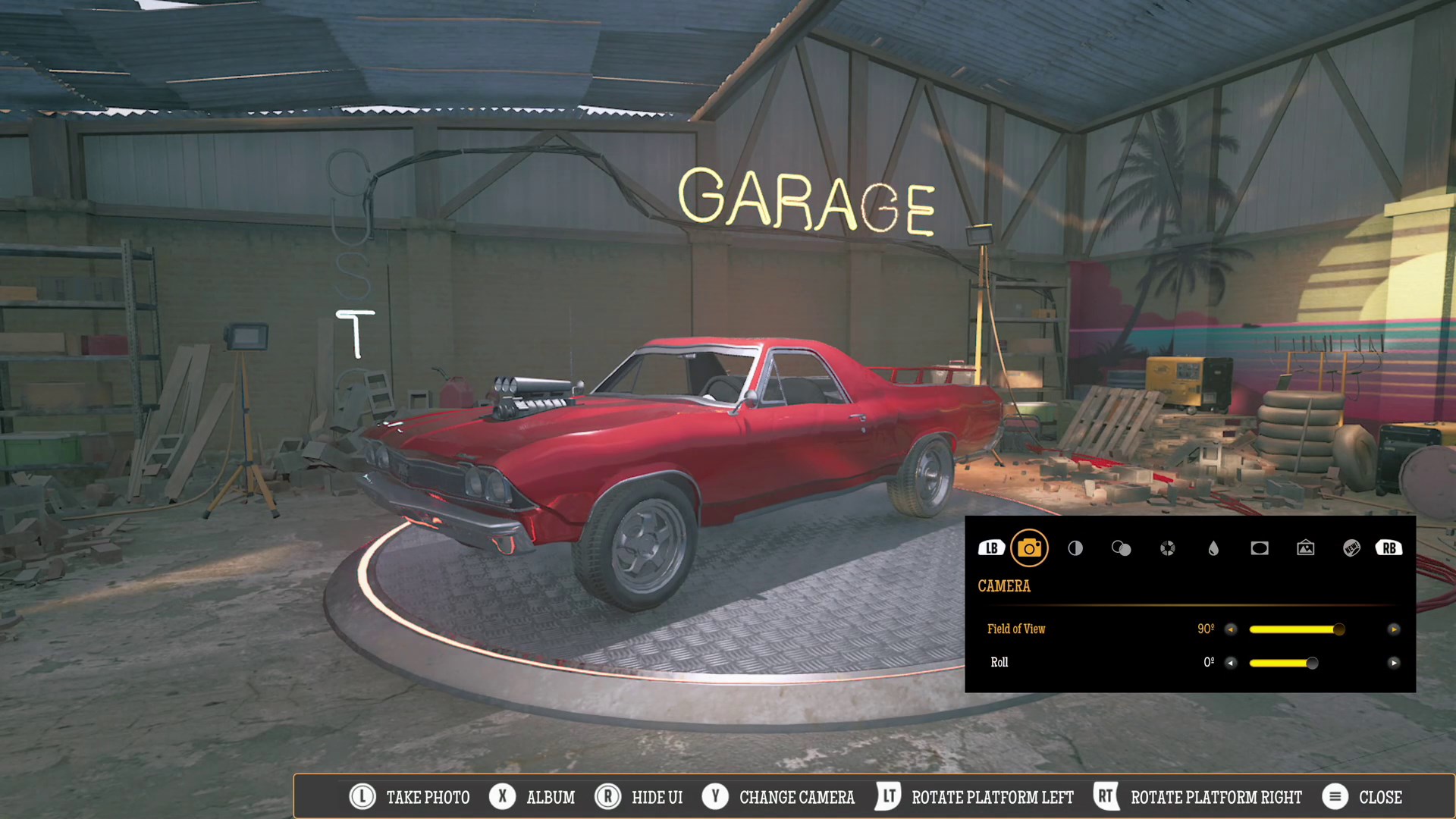Increase Field of View with right arrow
The height and width of the screenshot is (819, 1456).
[1394, 629]
